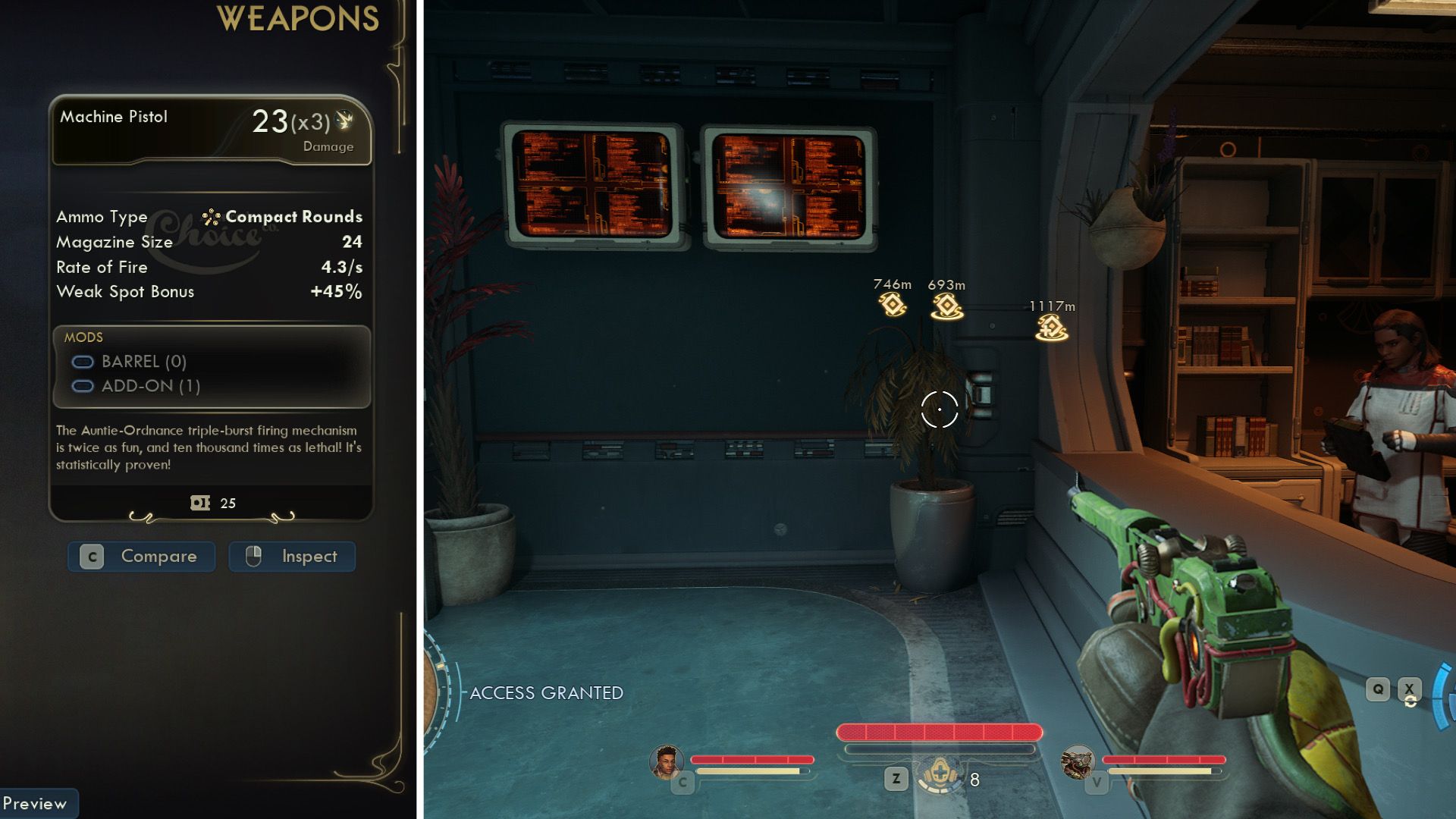Select the human companion portrait
Viewport: 1456px width, 819px height.
coord(666,761)
